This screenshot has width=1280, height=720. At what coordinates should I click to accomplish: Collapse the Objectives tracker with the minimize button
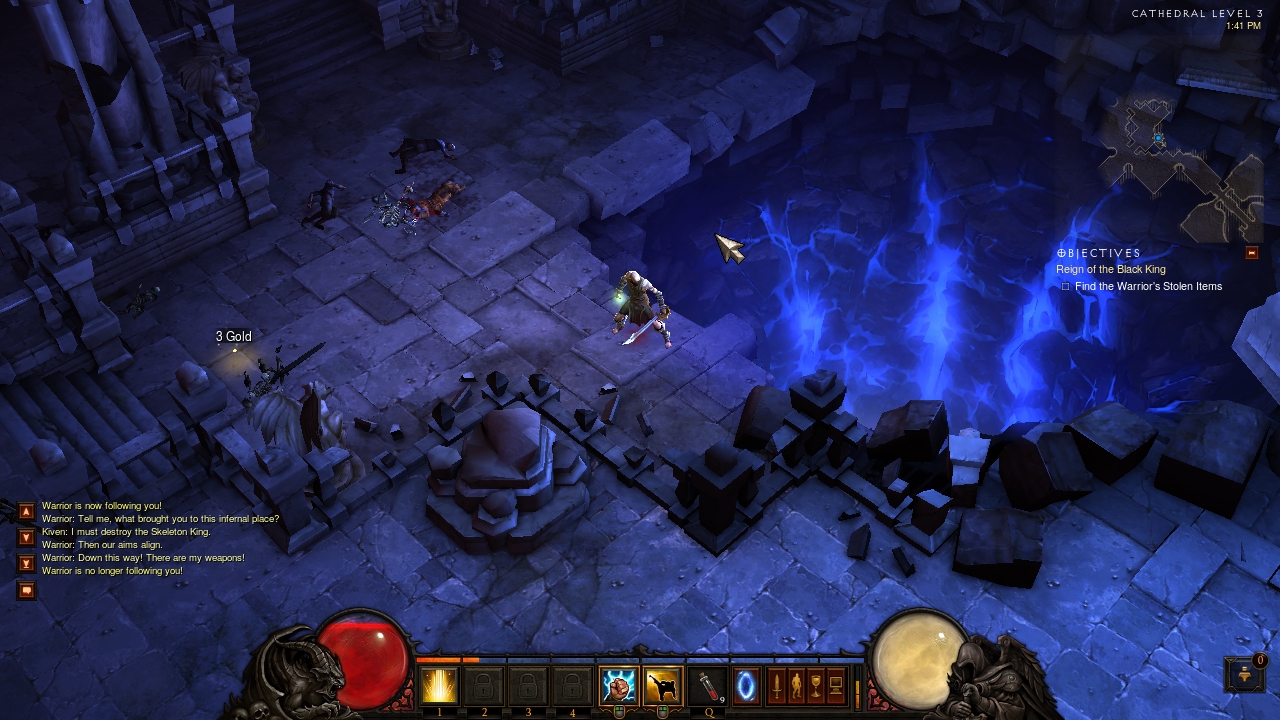pyautogui.click(x=1251, y=253)
